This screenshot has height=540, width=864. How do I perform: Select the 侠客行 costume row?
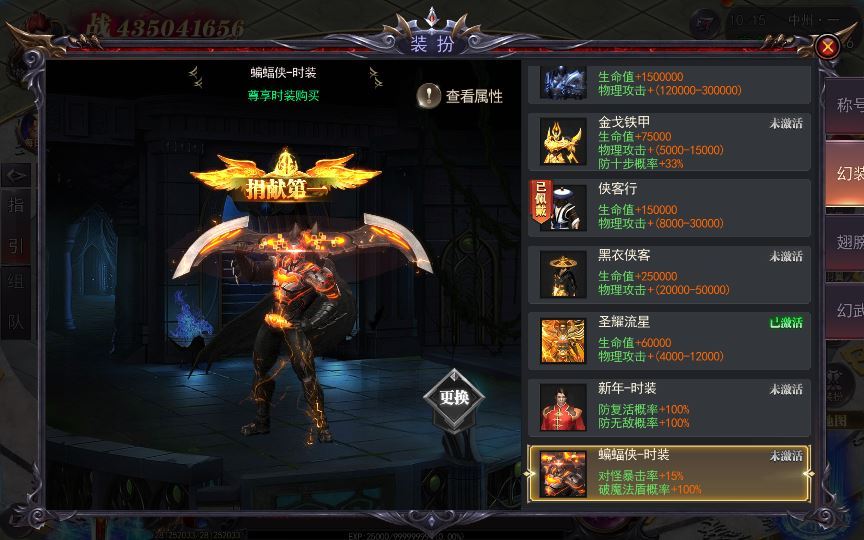coord(669,207)
